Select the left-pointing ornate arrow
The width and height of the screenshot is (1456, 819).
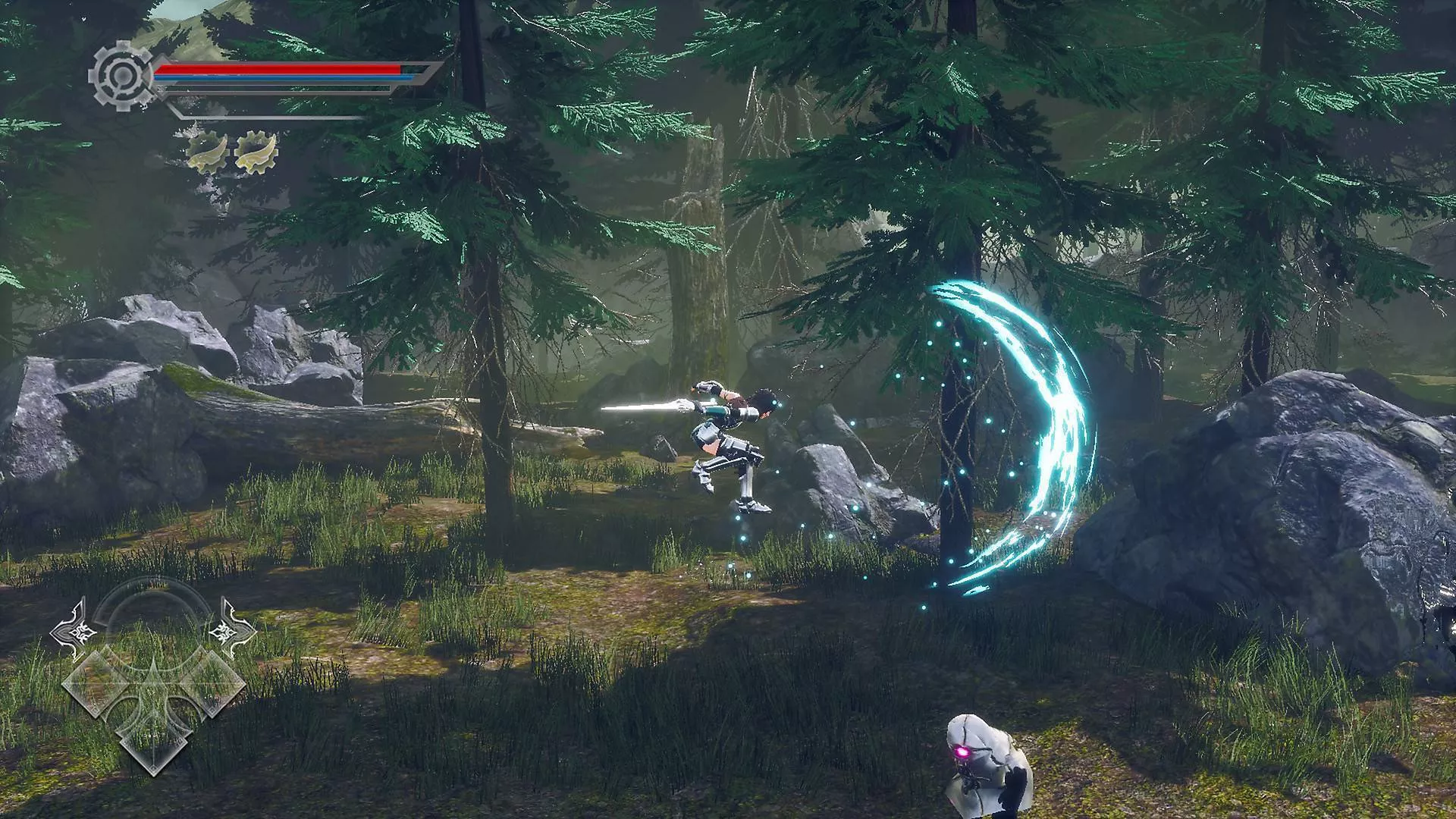coord(77,630)
